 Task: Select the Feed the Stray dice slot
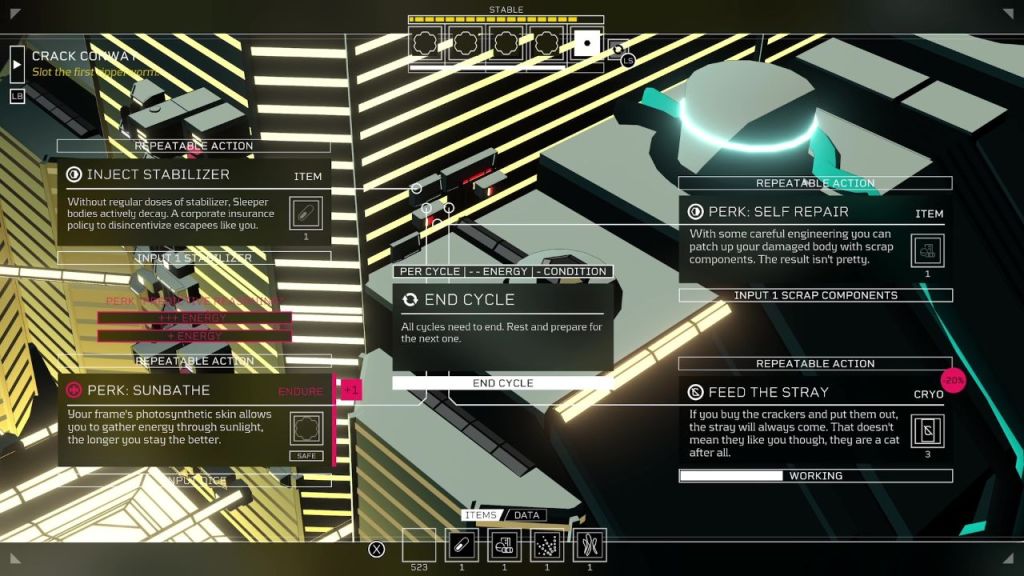tap(929, 430)
